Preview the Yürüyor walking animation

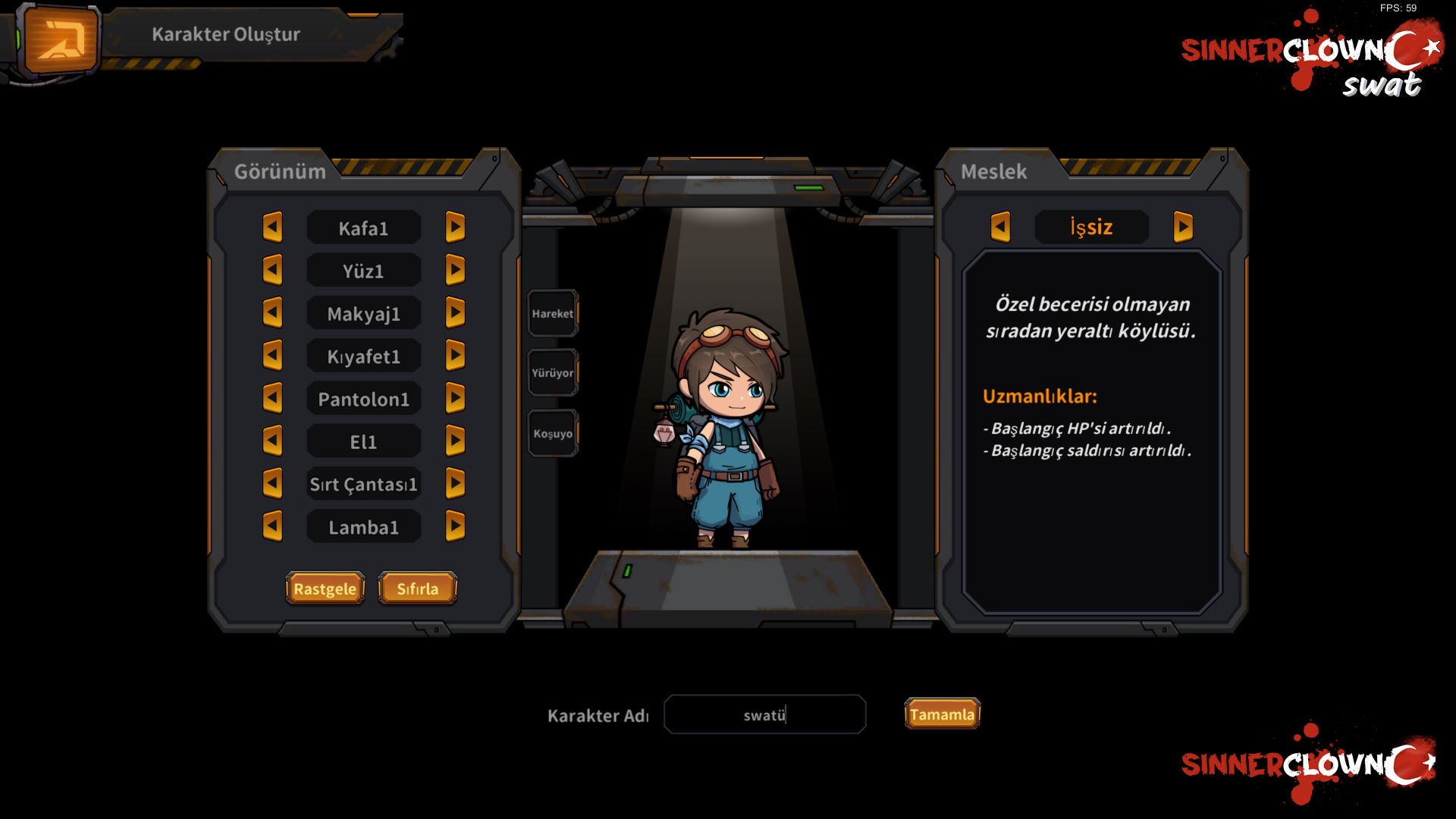click(553, 372)
